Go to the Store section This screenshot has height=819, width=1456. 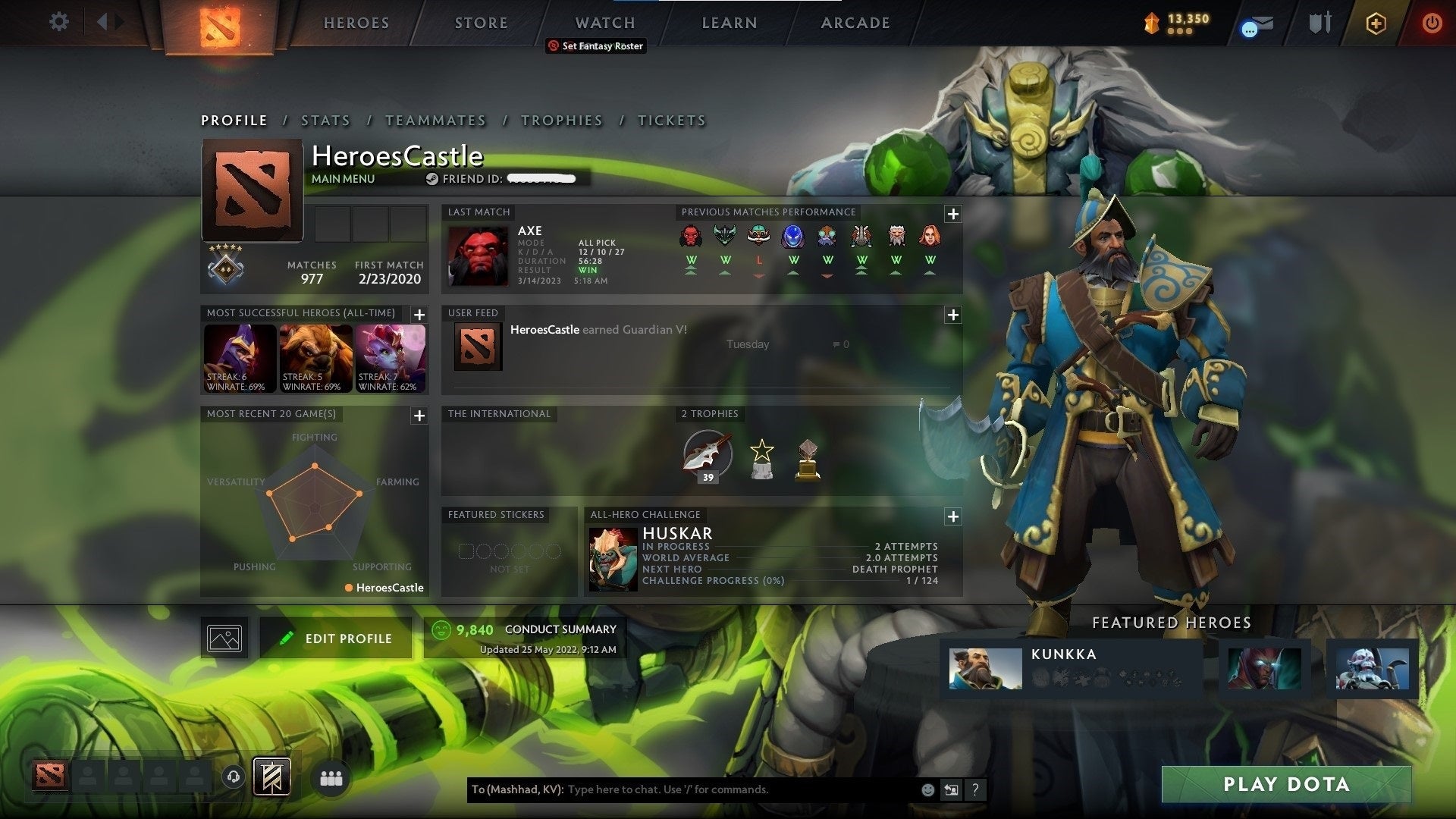(x=481, y=23)
